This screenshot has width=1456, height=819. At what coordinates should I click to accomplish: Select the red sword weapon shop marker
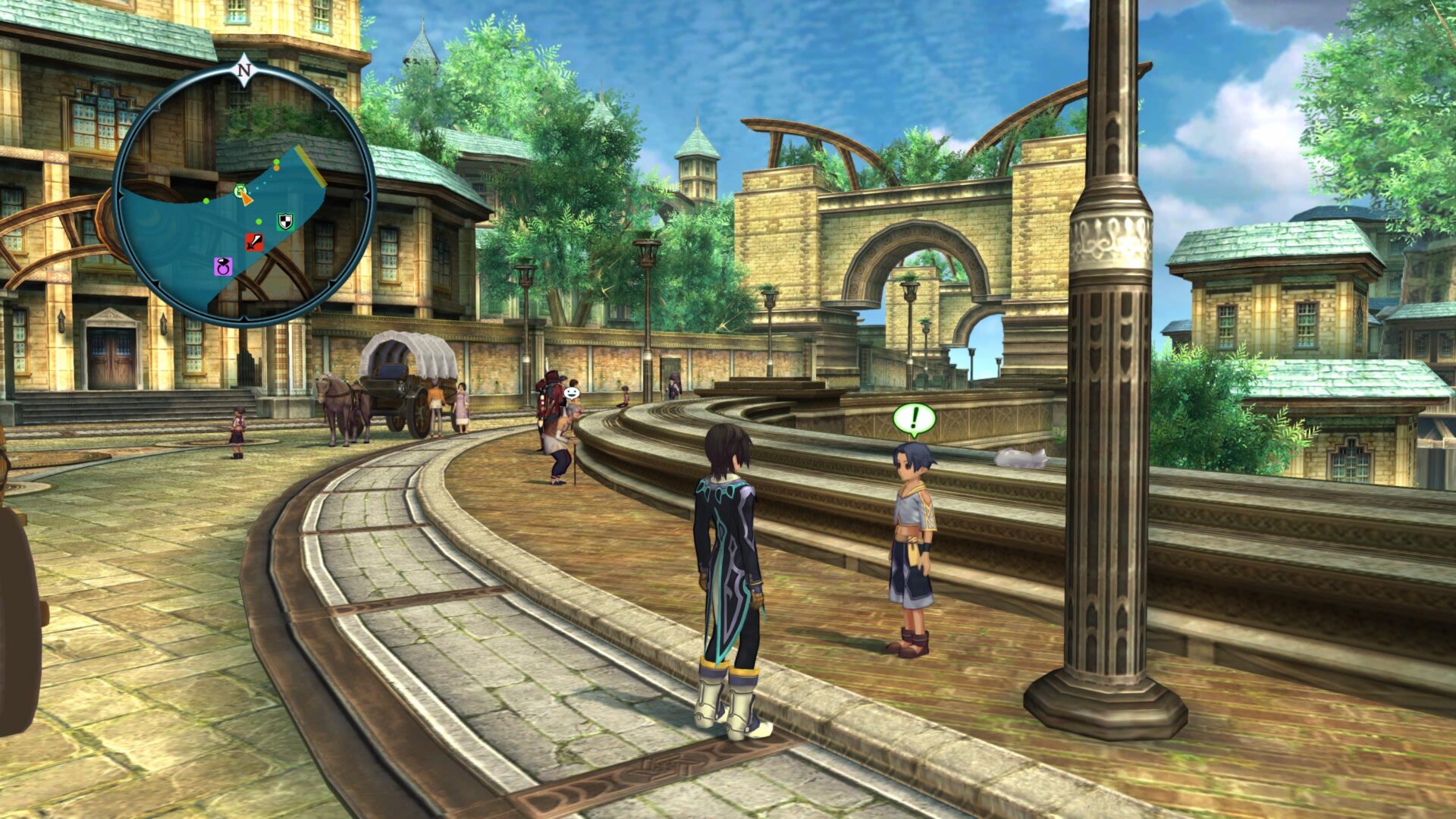pos(254,242)
